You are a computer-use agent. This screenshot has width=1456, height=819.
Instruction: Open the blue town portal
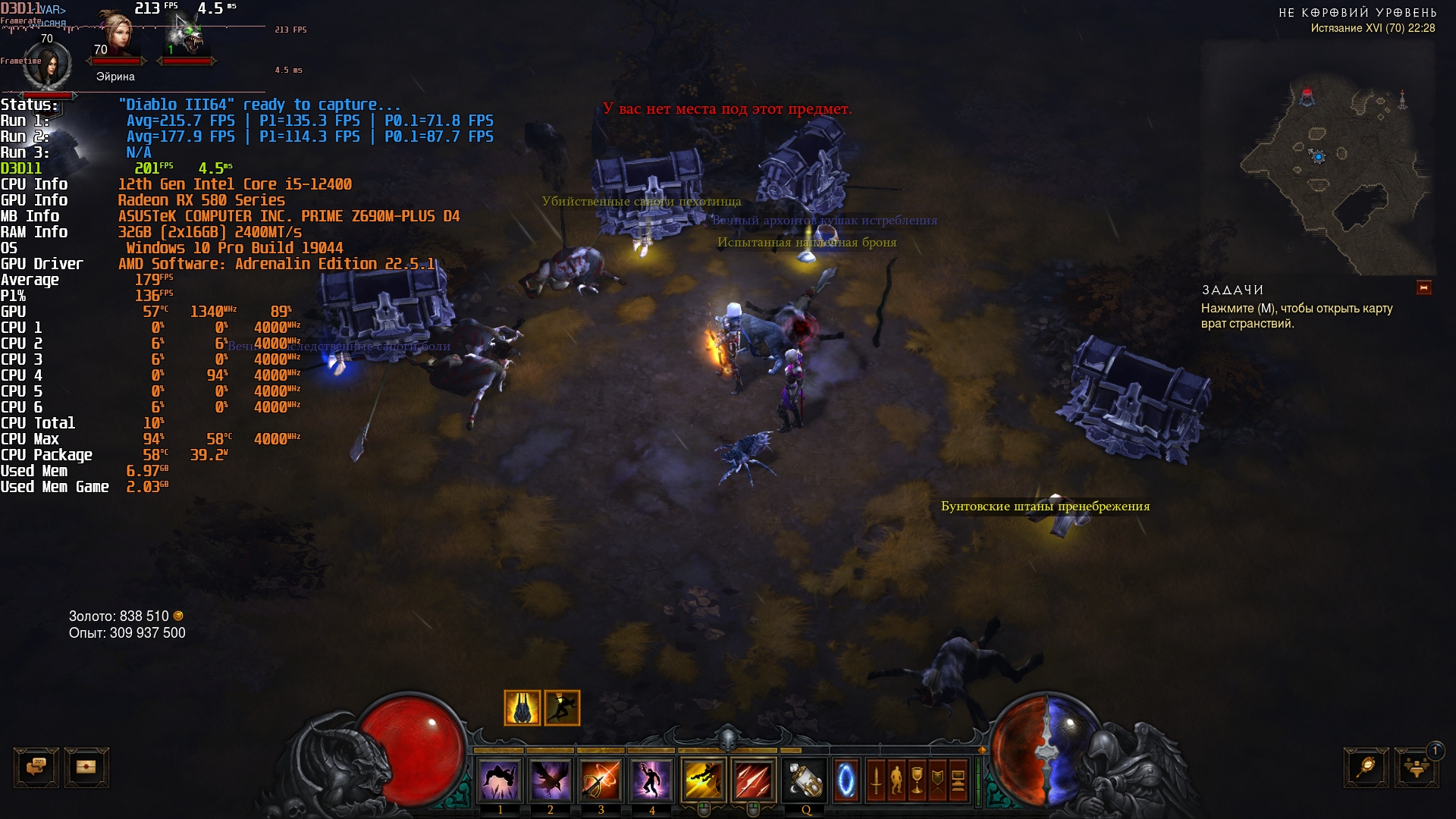(x=846, y=780)
